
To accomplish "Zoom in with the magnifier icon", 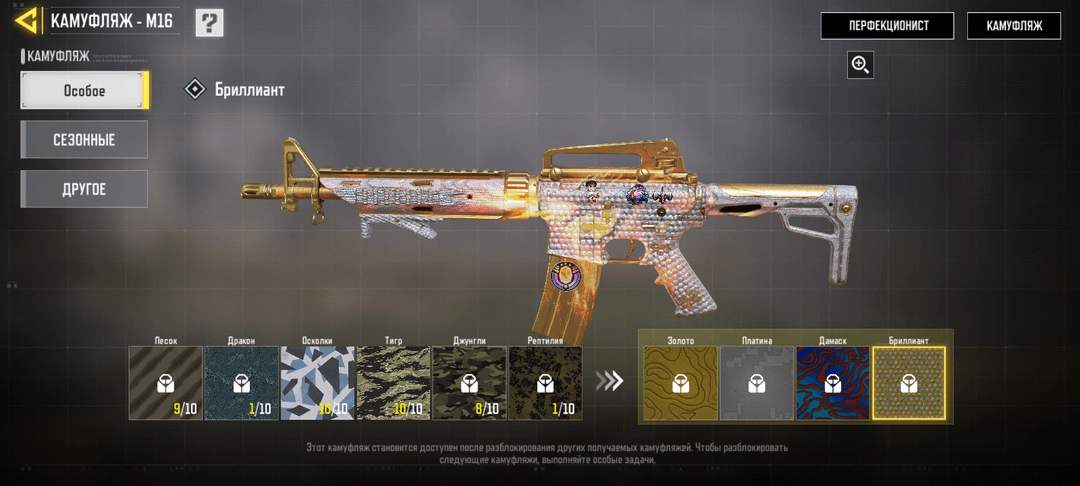I will point(860,65).
